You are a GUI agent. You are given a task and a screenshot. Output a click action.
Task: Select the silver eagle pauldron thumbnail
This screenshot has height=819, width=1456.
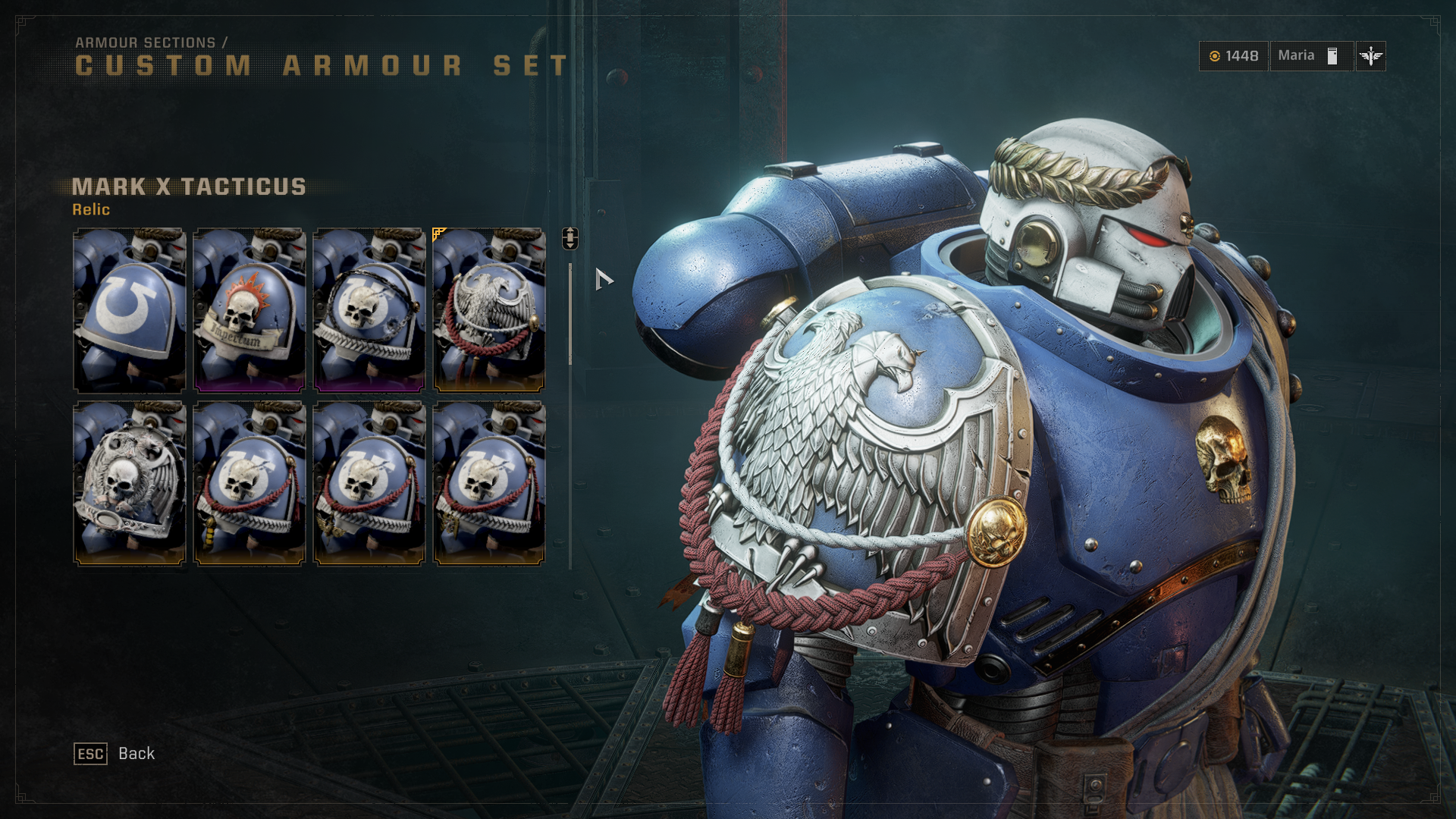pos(488,309)
